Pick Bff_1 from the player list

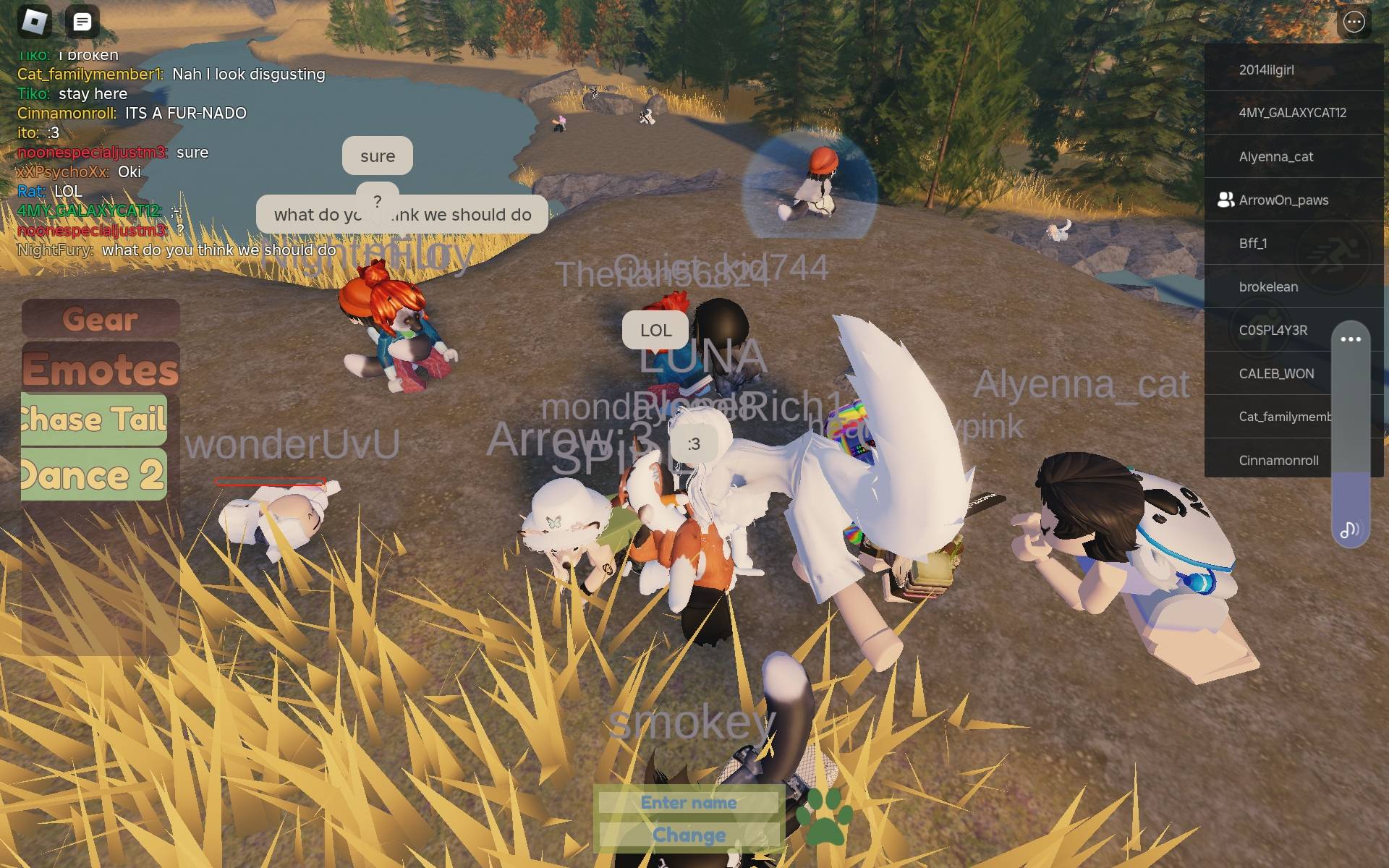pyautogui.click(x=1253, y=243)
